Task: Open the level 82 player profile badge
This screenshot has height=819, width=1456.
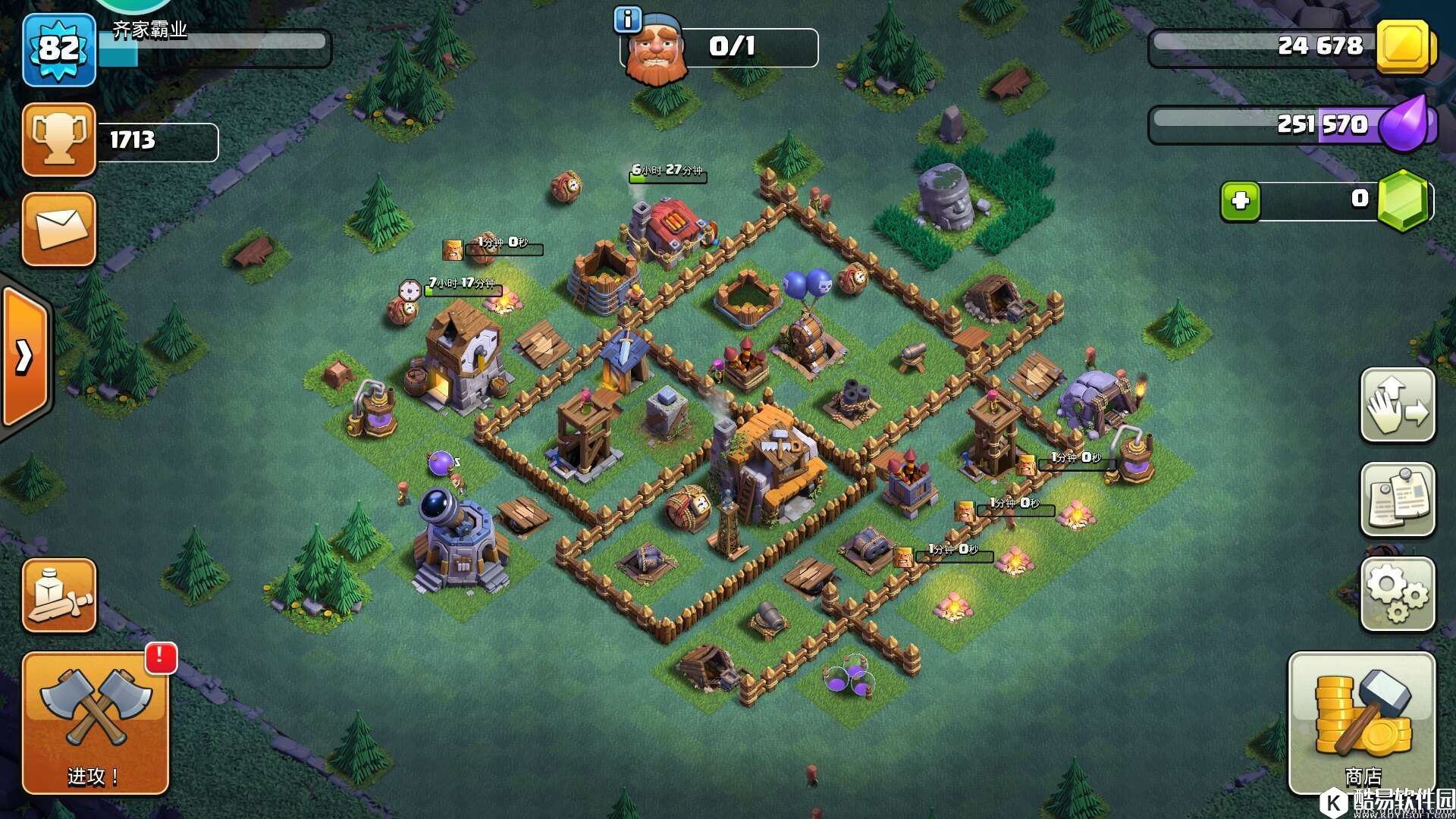Action: (59, 49)
